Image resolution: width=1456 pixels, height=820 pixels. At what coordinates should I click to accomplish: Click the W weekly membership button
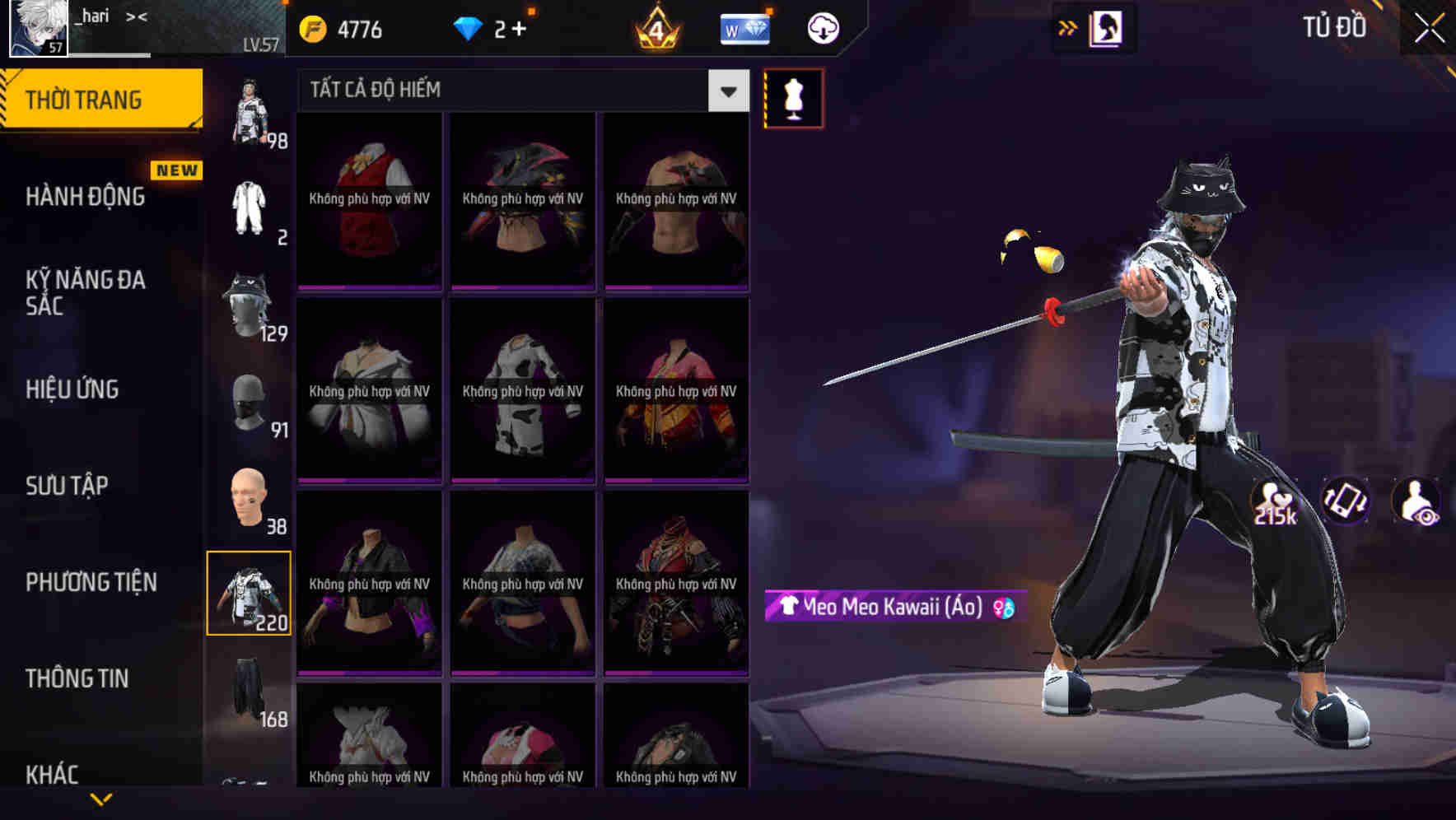[x=744, y=27]
